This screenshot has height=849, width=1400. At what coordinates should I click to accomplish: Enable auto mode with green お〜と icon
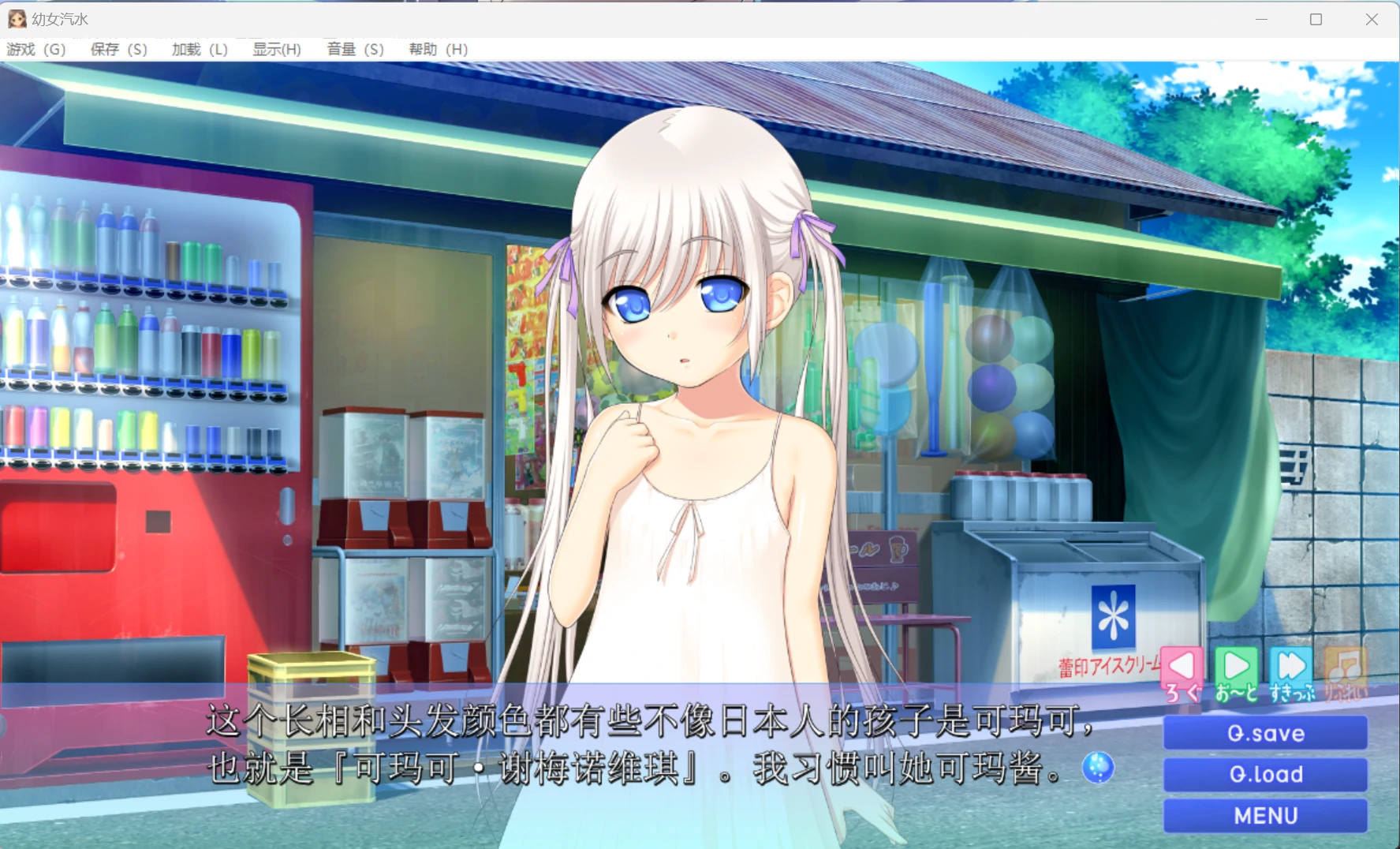coord(1236,667)
